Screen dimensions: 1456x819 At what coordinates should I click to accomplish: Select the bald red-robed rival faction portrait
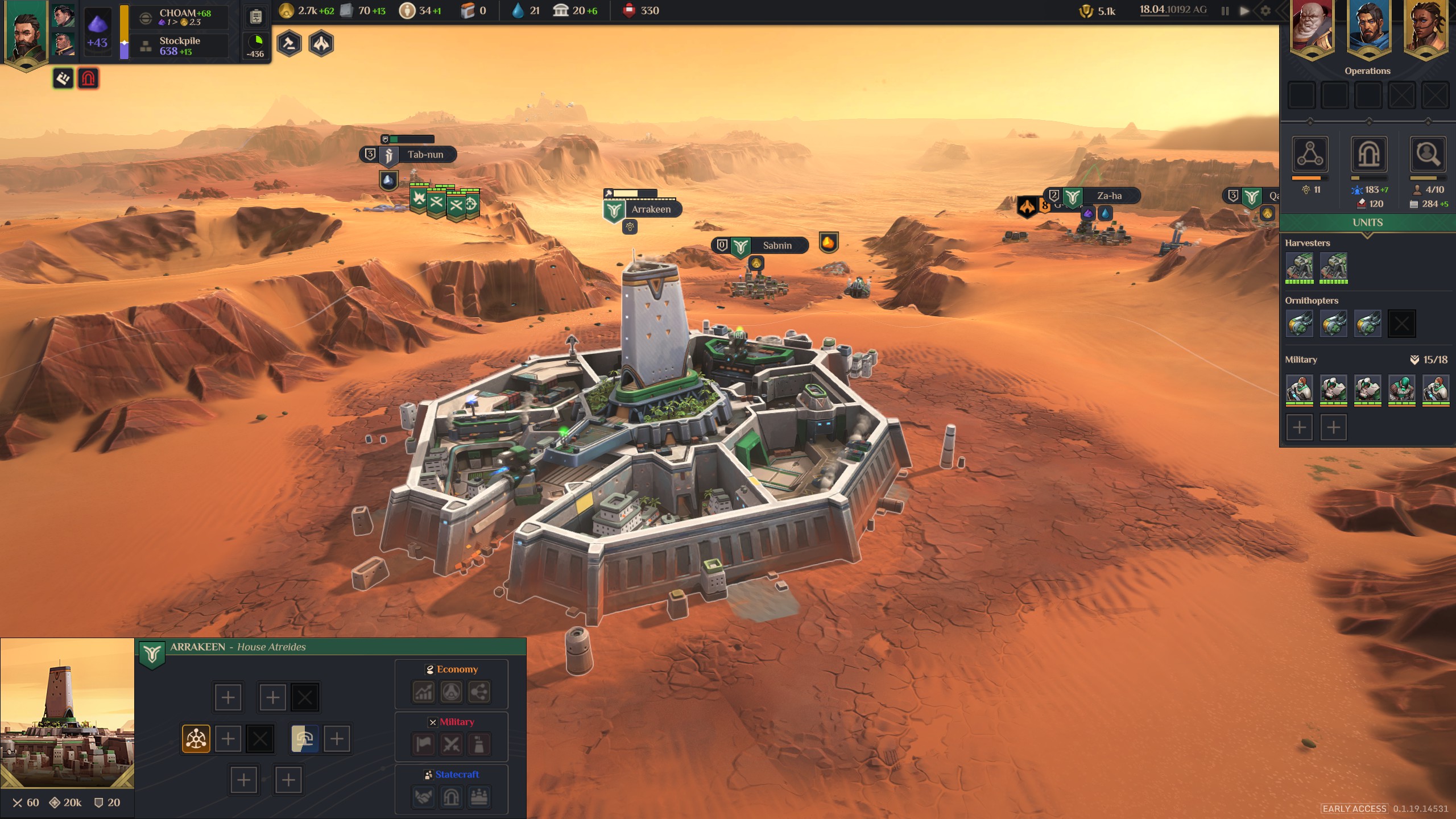pos(1312,27)
